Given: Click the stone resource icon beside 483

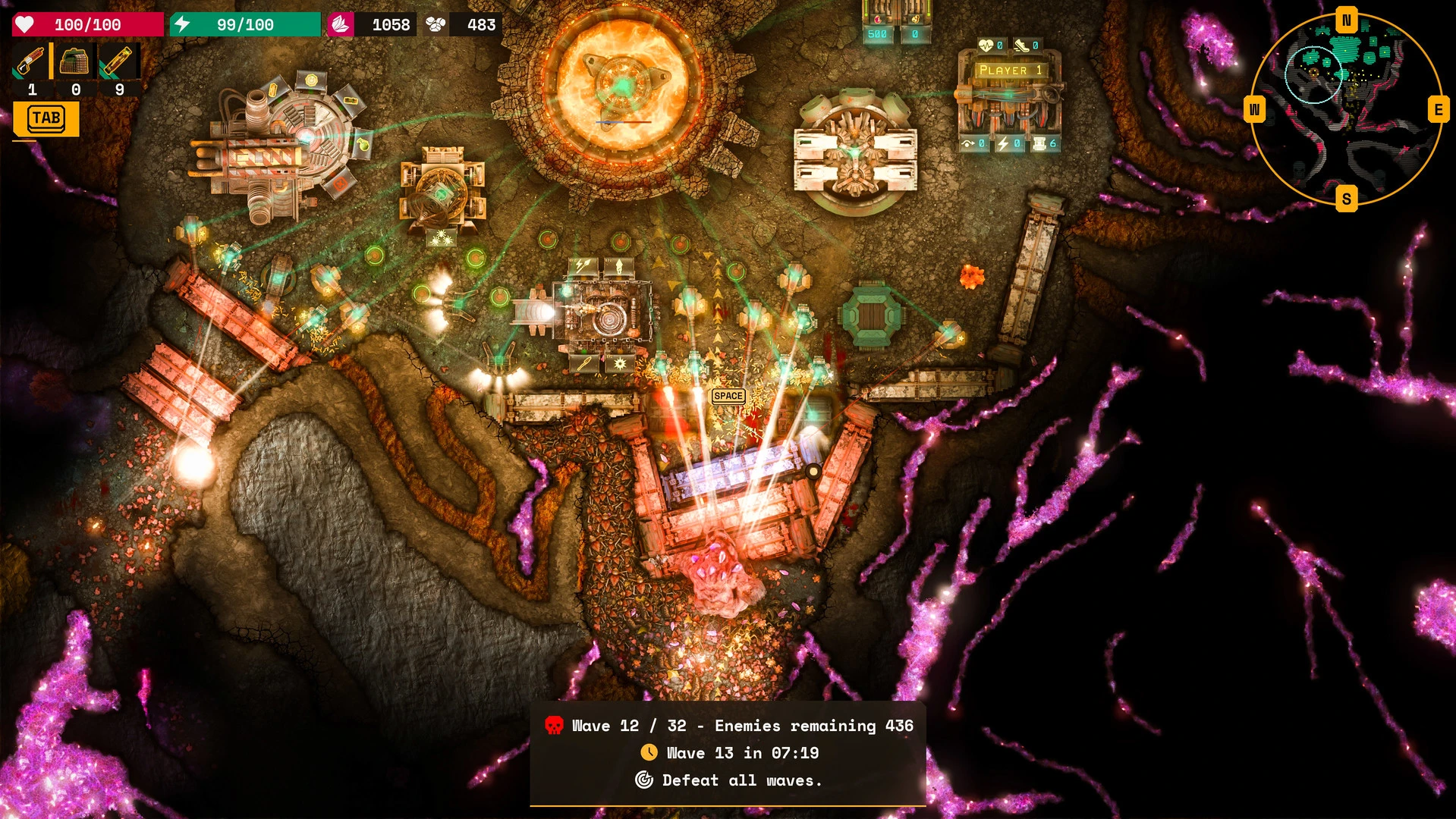Looking at the screenshot, I should (436, 24).
